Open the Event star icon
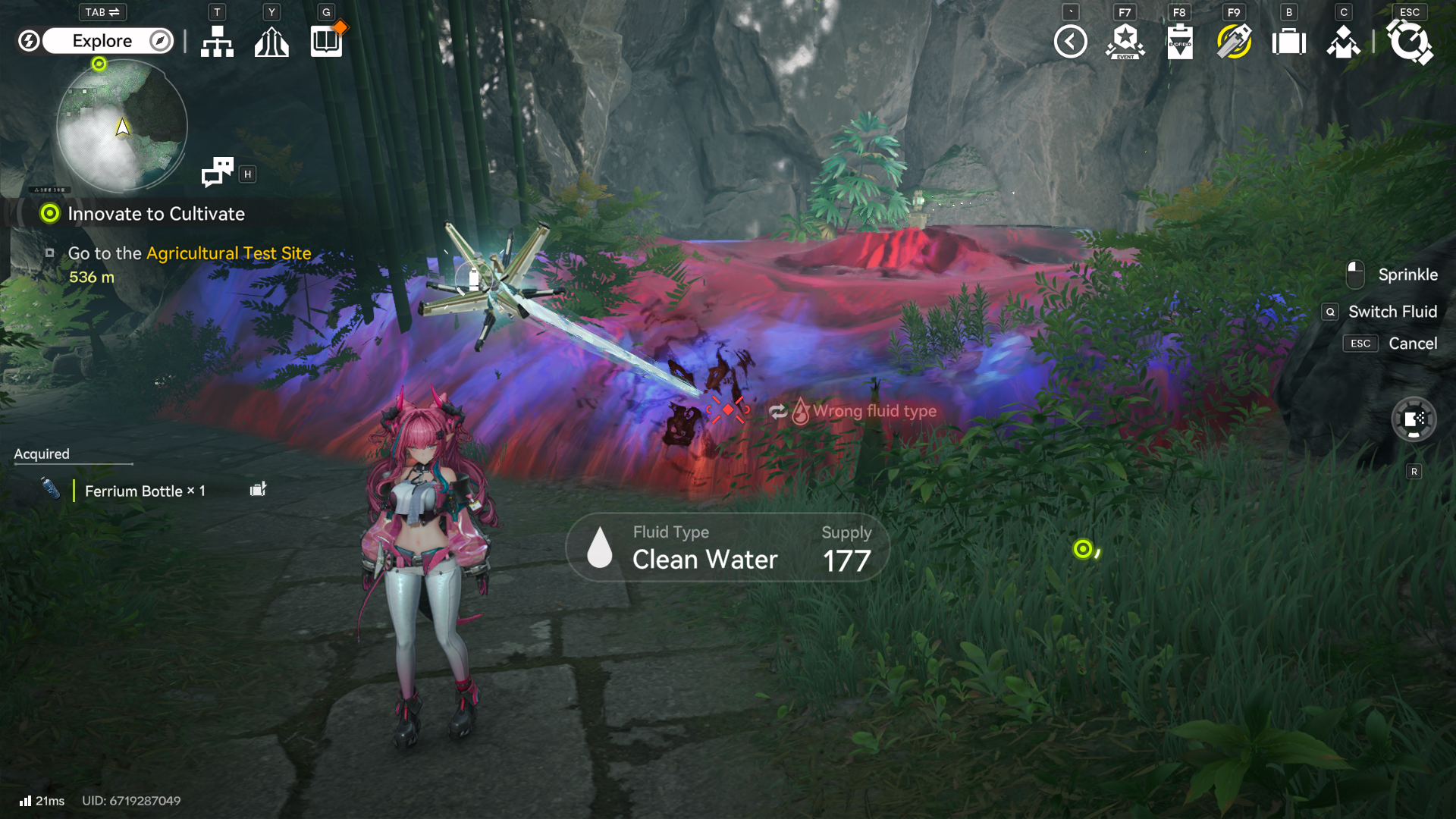This screenshot has width=1456, height=819. tap(1125, 42)
